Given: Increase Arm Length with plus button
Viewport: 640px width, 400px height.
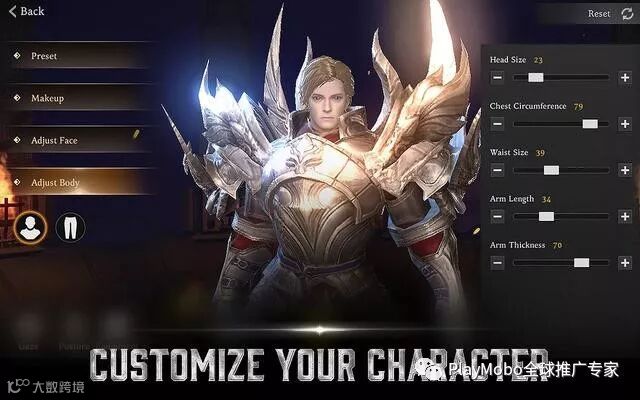Looking at the screenshot, I should pyautogui.click(x=624, y=216).
